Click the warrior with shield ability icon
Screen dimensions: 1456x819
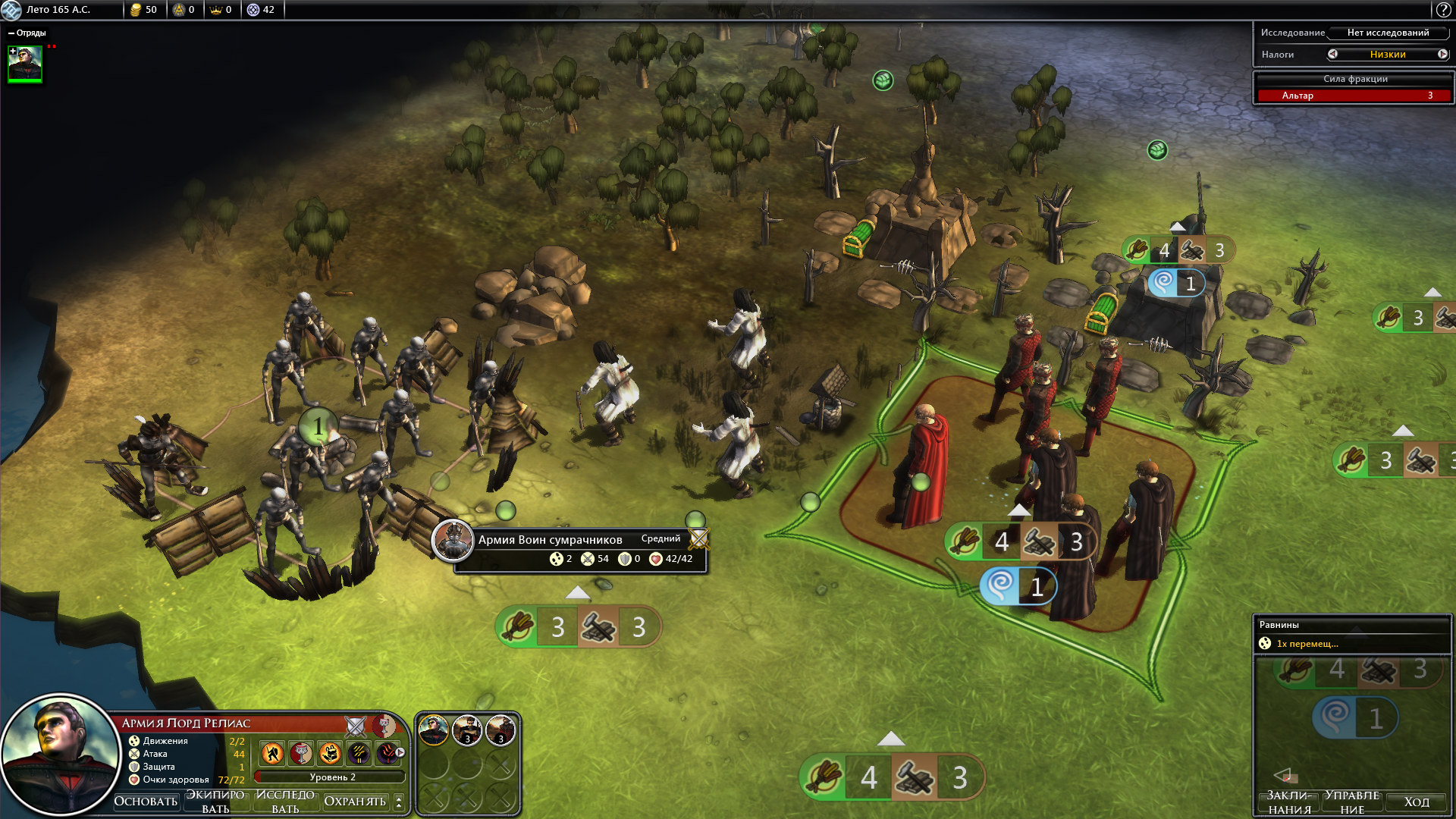272,753
